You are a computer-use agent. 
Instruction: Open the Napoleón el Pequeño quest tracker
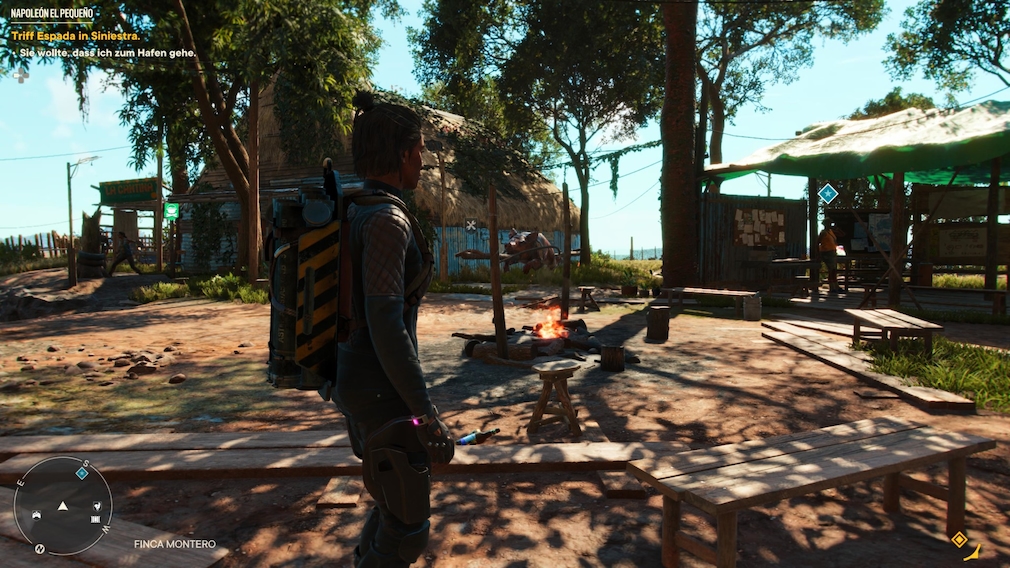pos(51,14)
